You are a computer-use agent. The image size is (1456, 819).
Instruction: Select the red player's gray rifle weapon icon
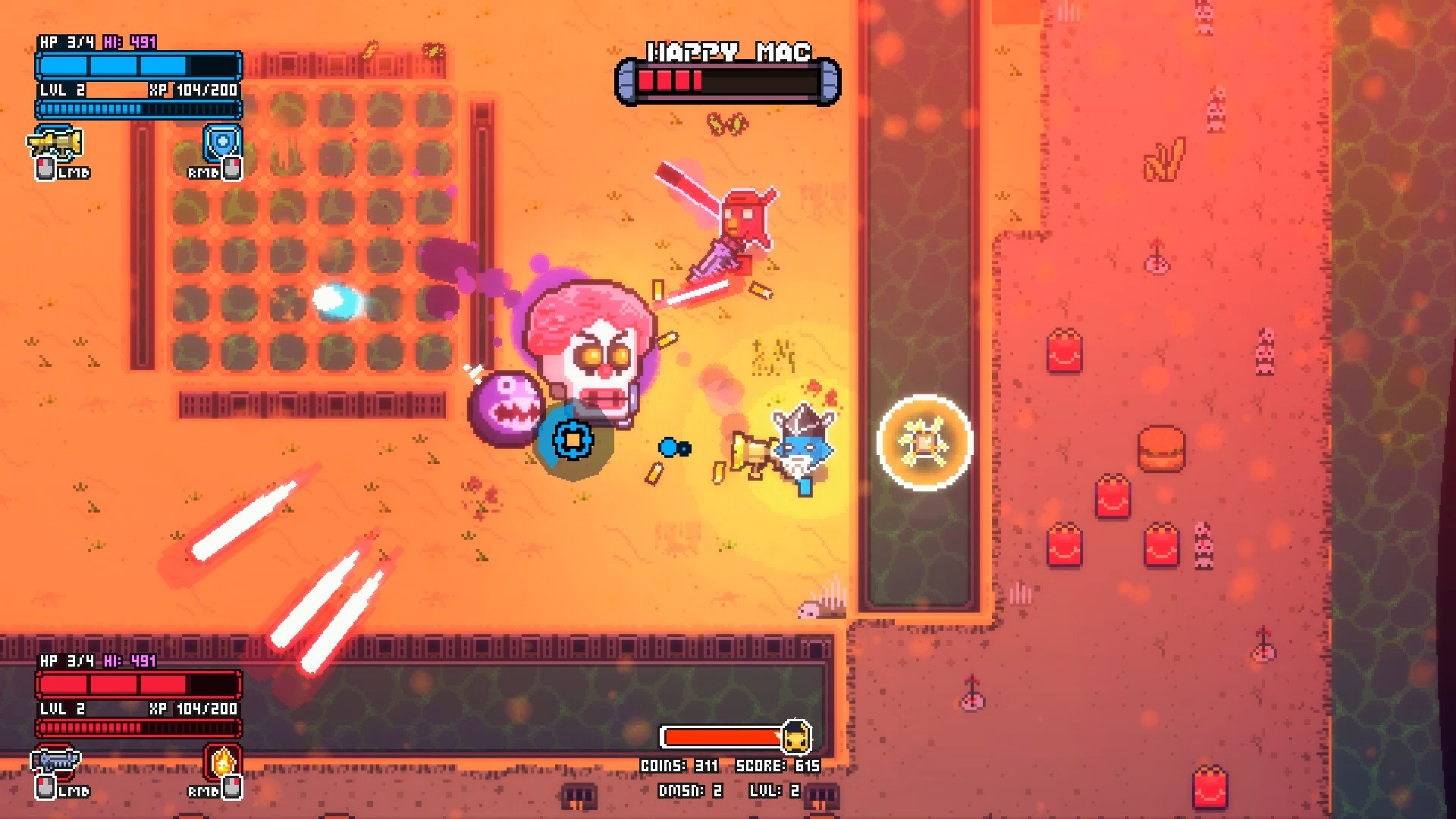click(x=55, y=761)
